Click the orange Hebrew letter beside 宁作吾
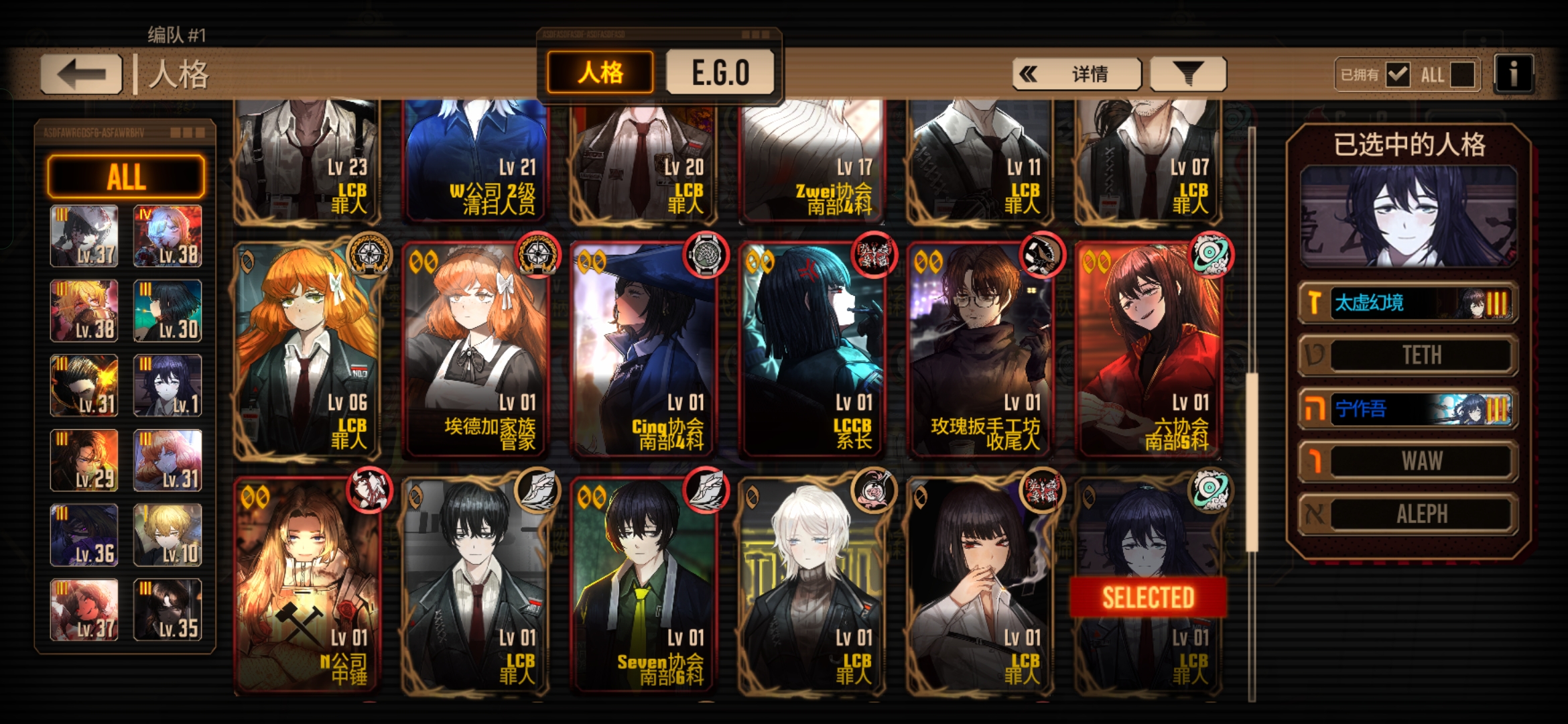The width and height of the screenshot is (1568, 724). point(1315,408)
